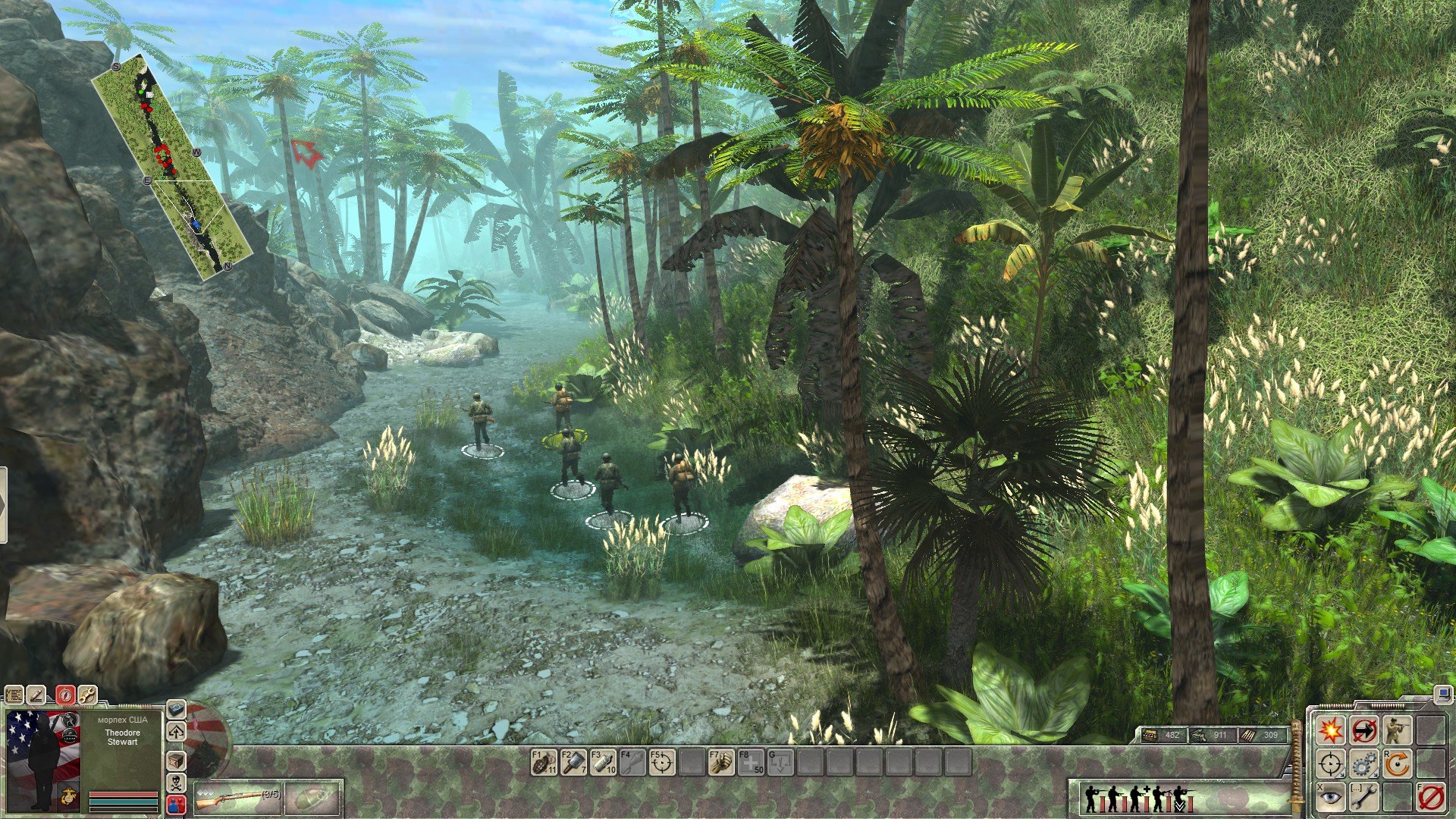Open the wrench and spanner settings button

[x=87, y=695]
